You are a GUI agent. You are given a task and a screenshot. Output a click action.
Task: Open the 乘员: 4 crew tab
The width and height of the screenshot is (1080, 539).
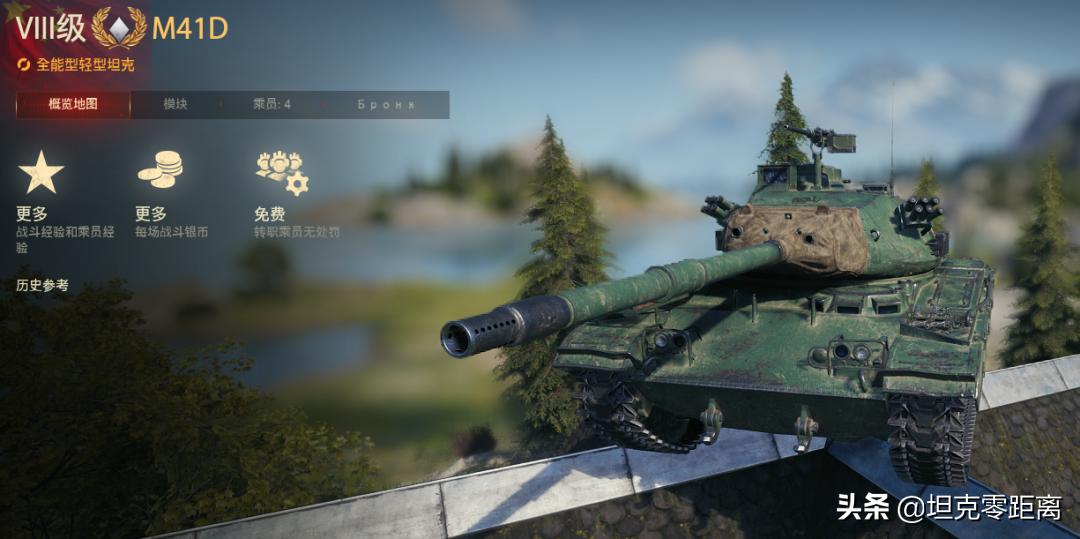point(272,104)
